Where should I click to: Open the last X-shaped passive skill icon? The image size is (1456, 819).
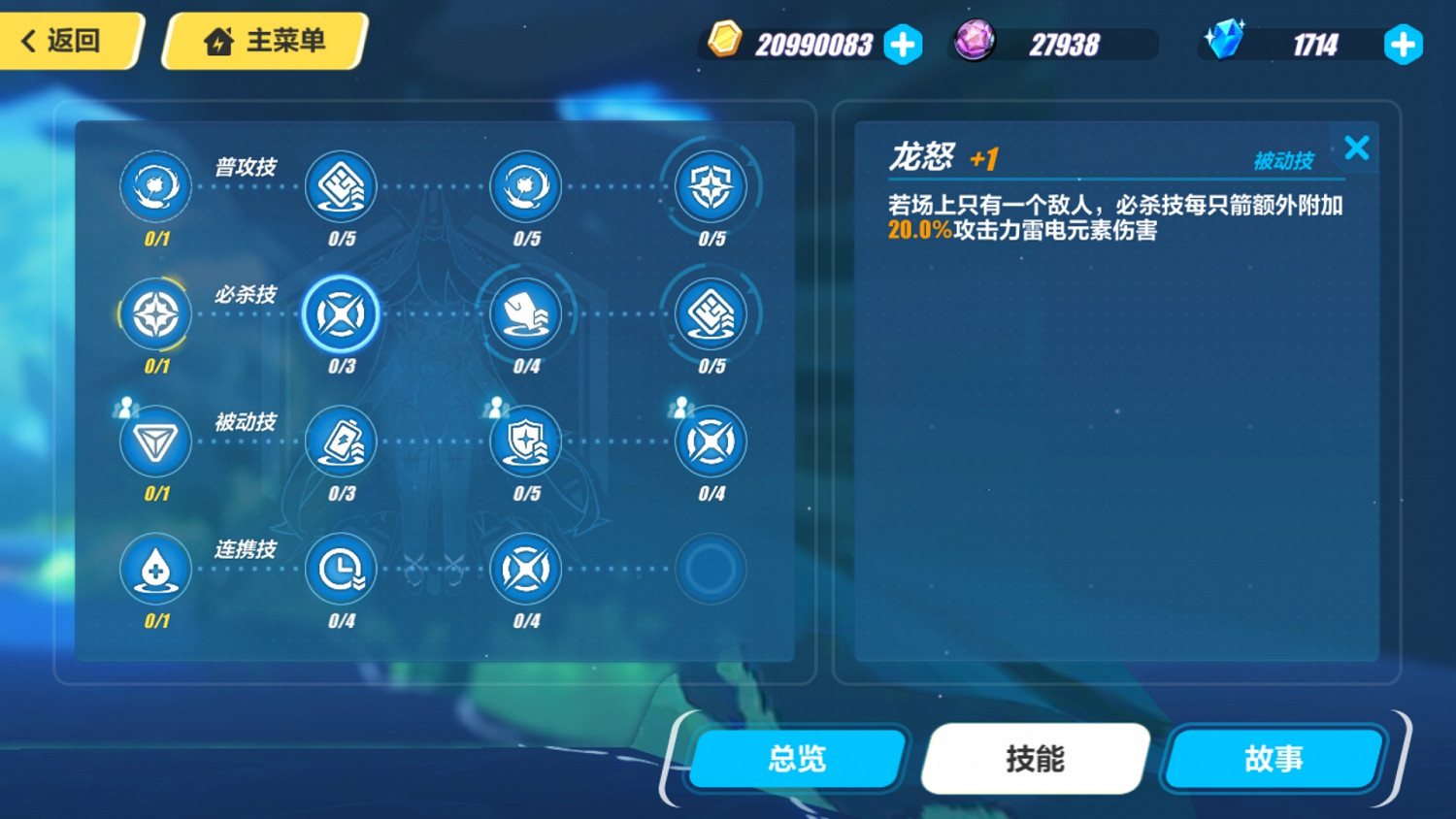[x=711, y=442]
